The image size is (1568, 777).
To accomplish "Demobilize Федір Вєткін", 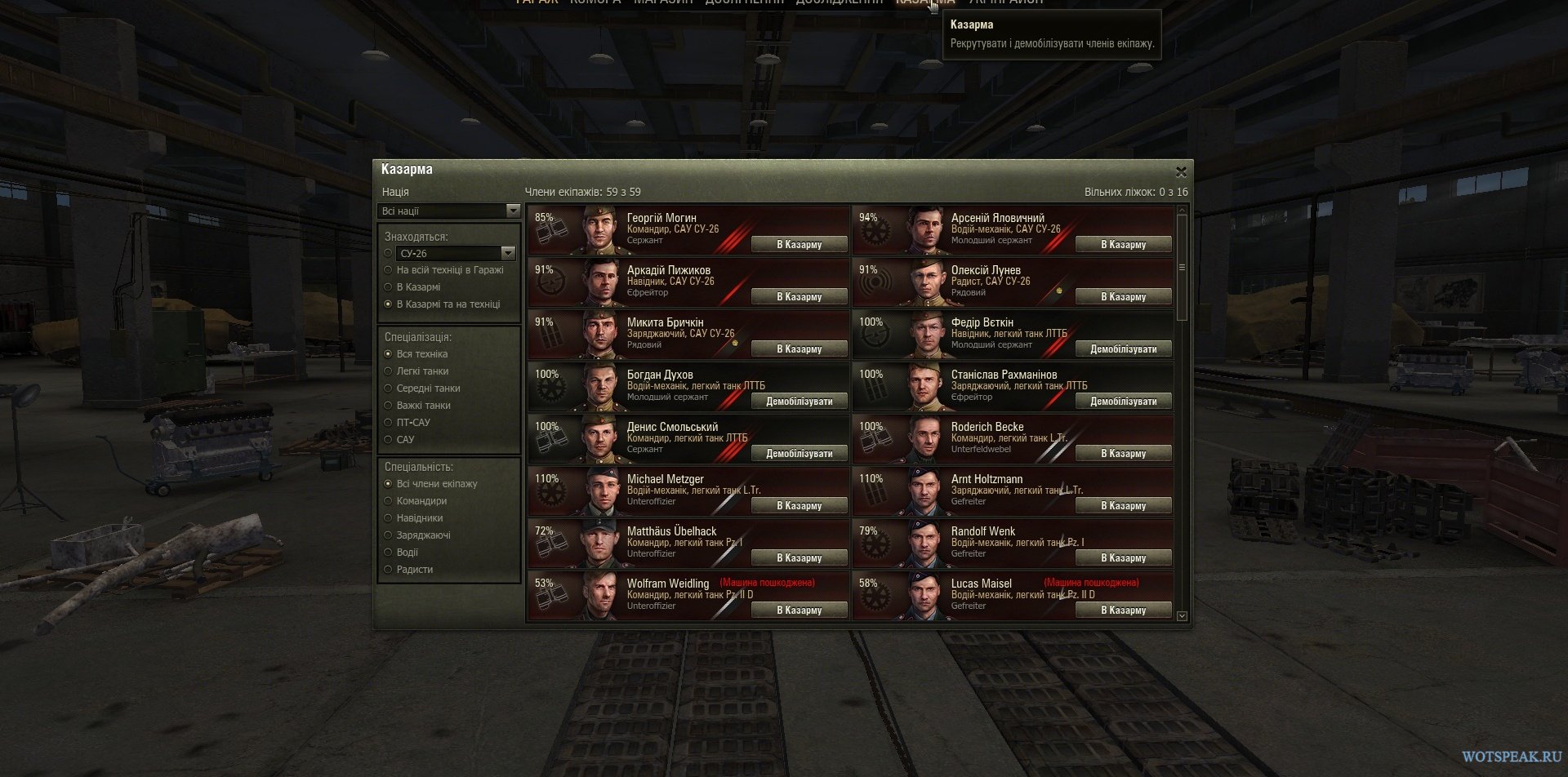I will click(x=1123, y=349).
